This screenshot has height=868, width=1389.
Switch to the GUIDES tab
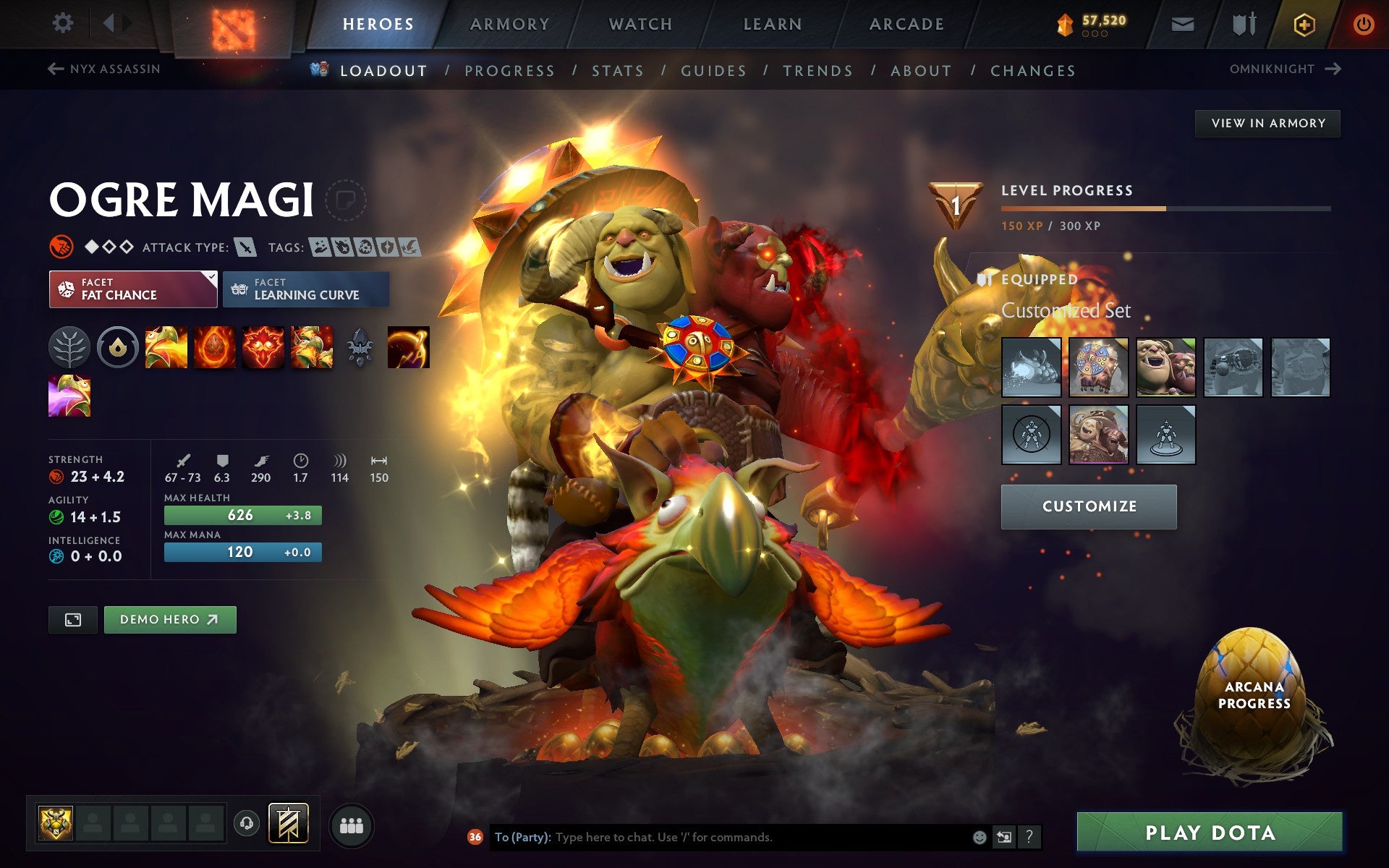click(713, 70)
